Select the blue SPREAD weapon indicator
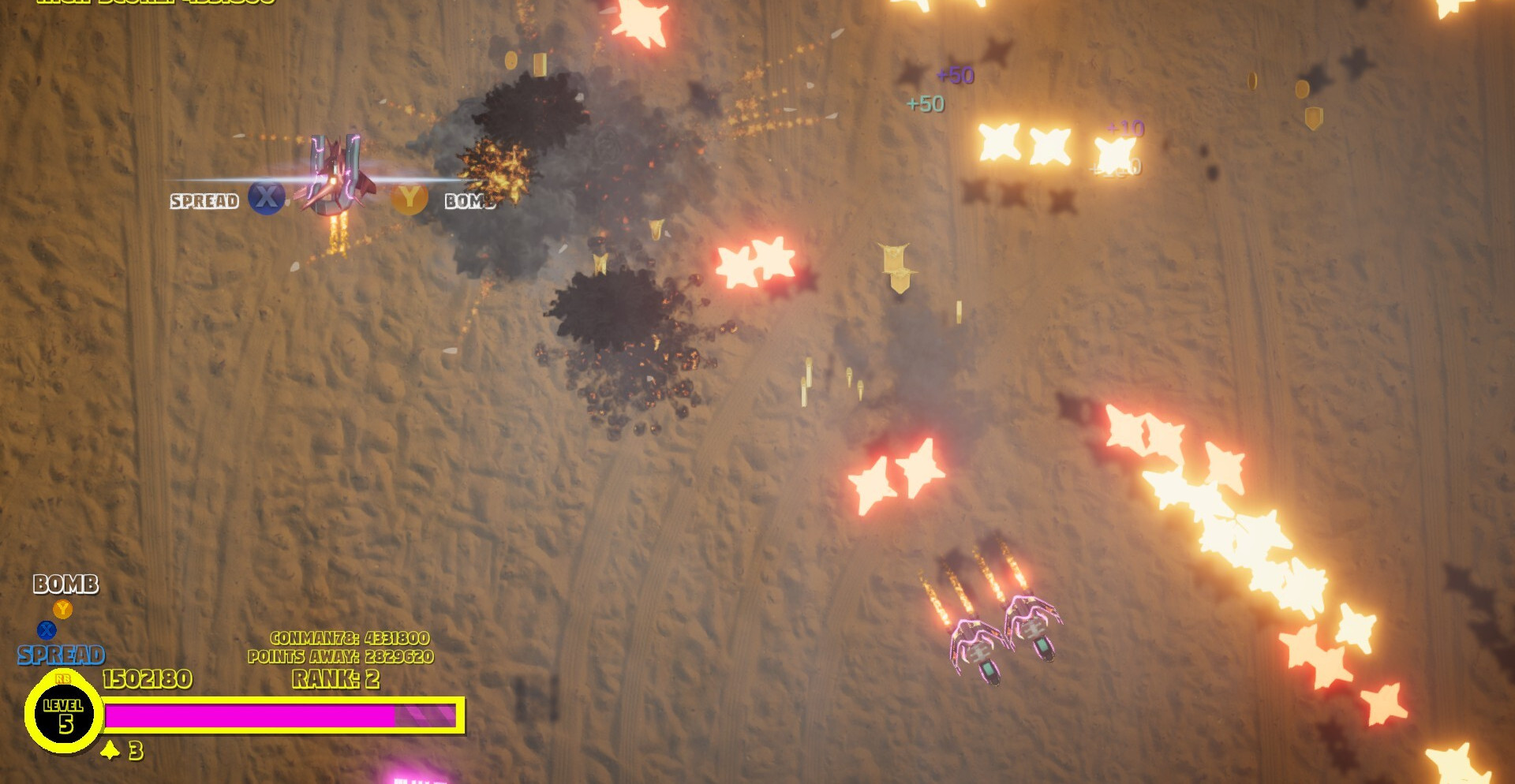The height and width of the screenshot is (784, 1515). (x=61, y=655)
